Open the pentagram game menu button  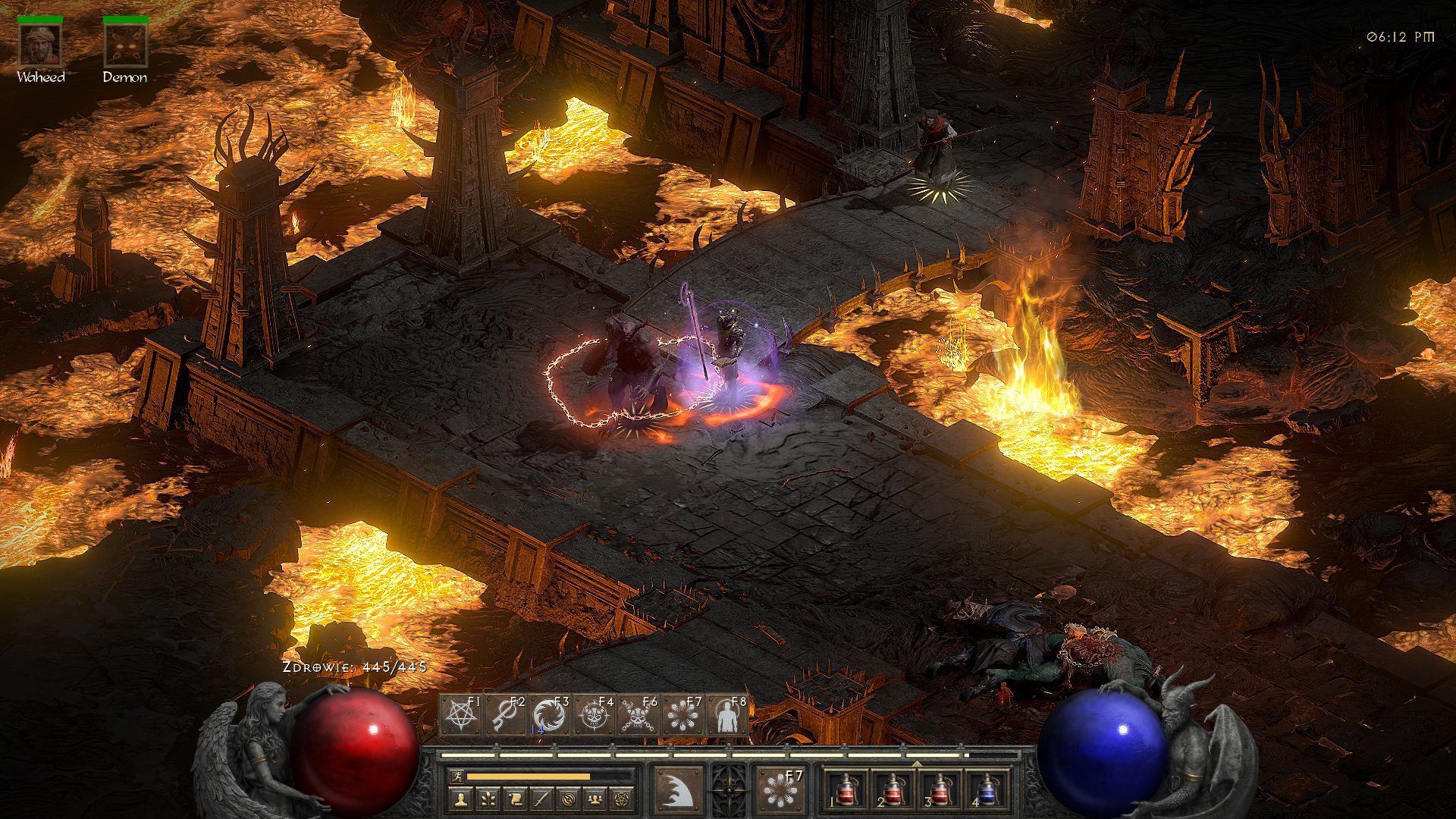(x=623, y=799)
